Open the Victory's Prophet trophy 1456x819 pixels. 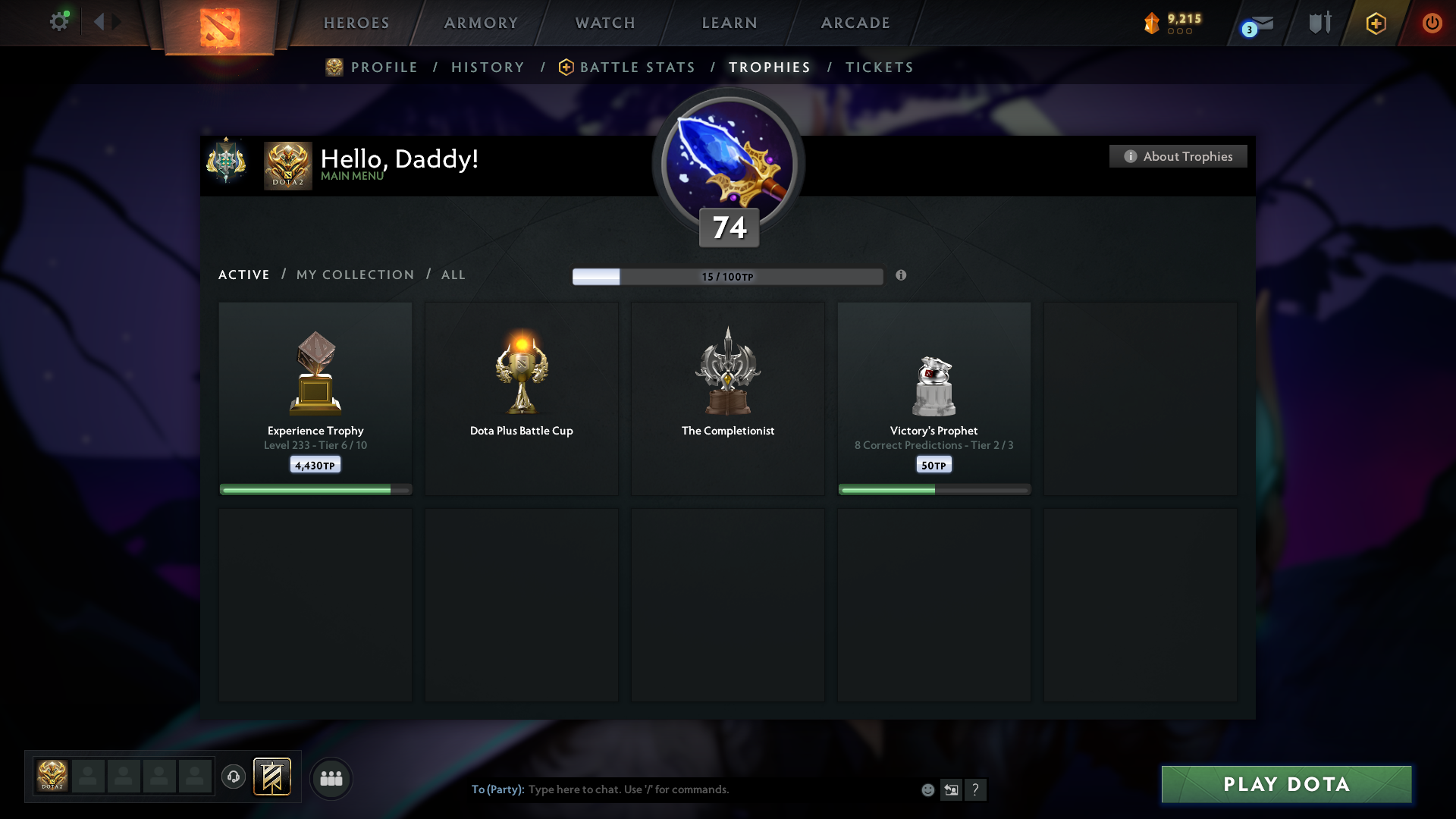pyautogui.click(x=934, y=398)
